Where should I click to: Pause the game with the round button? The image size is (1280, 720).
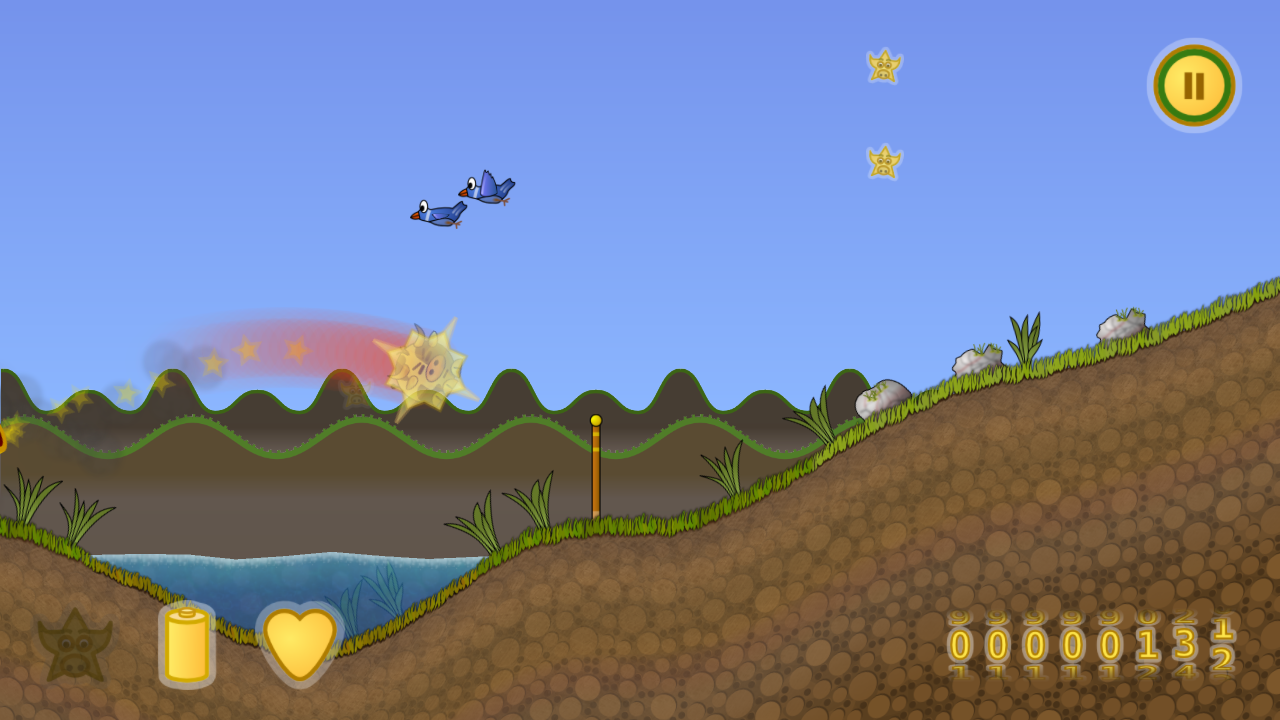[1194, 86]
